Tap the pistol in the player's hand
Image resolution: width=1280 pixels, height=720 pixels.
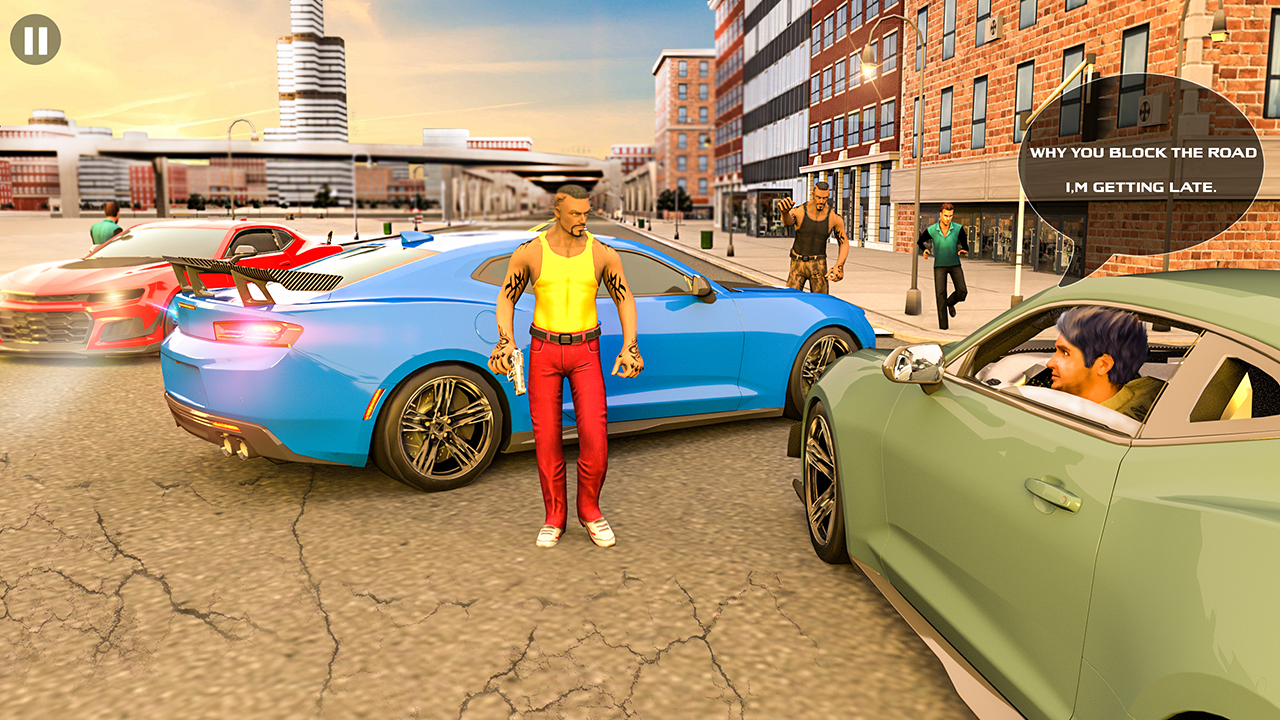point(516,370)
